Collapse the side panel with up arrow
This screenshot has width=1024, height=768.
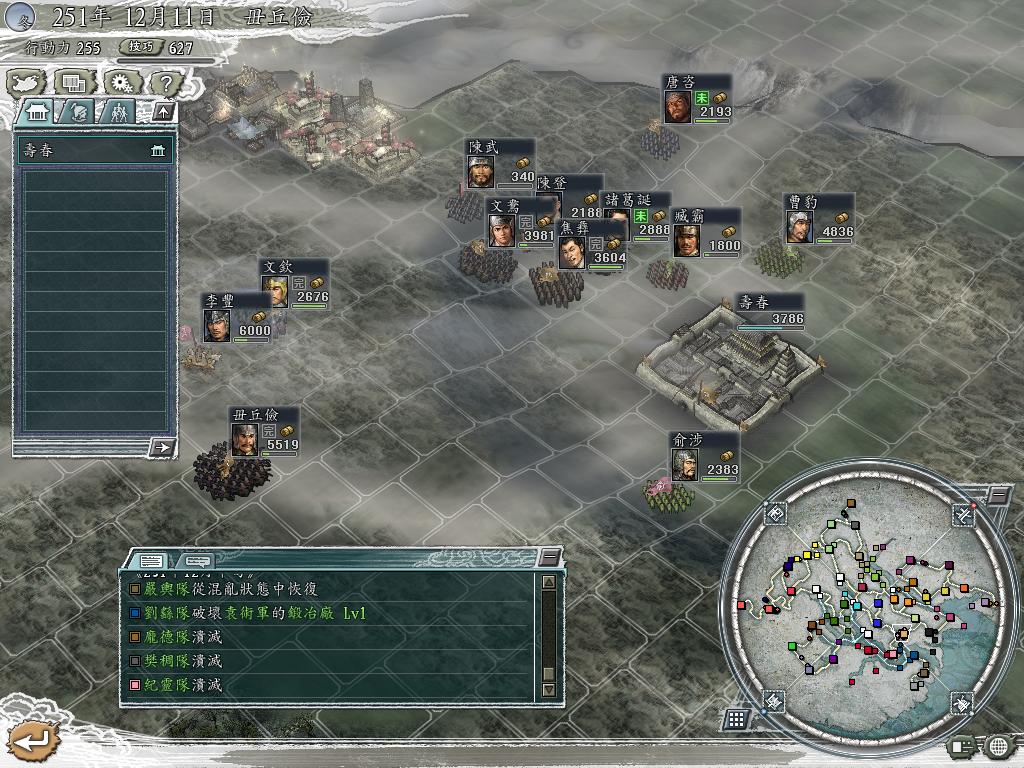[163, 111]
